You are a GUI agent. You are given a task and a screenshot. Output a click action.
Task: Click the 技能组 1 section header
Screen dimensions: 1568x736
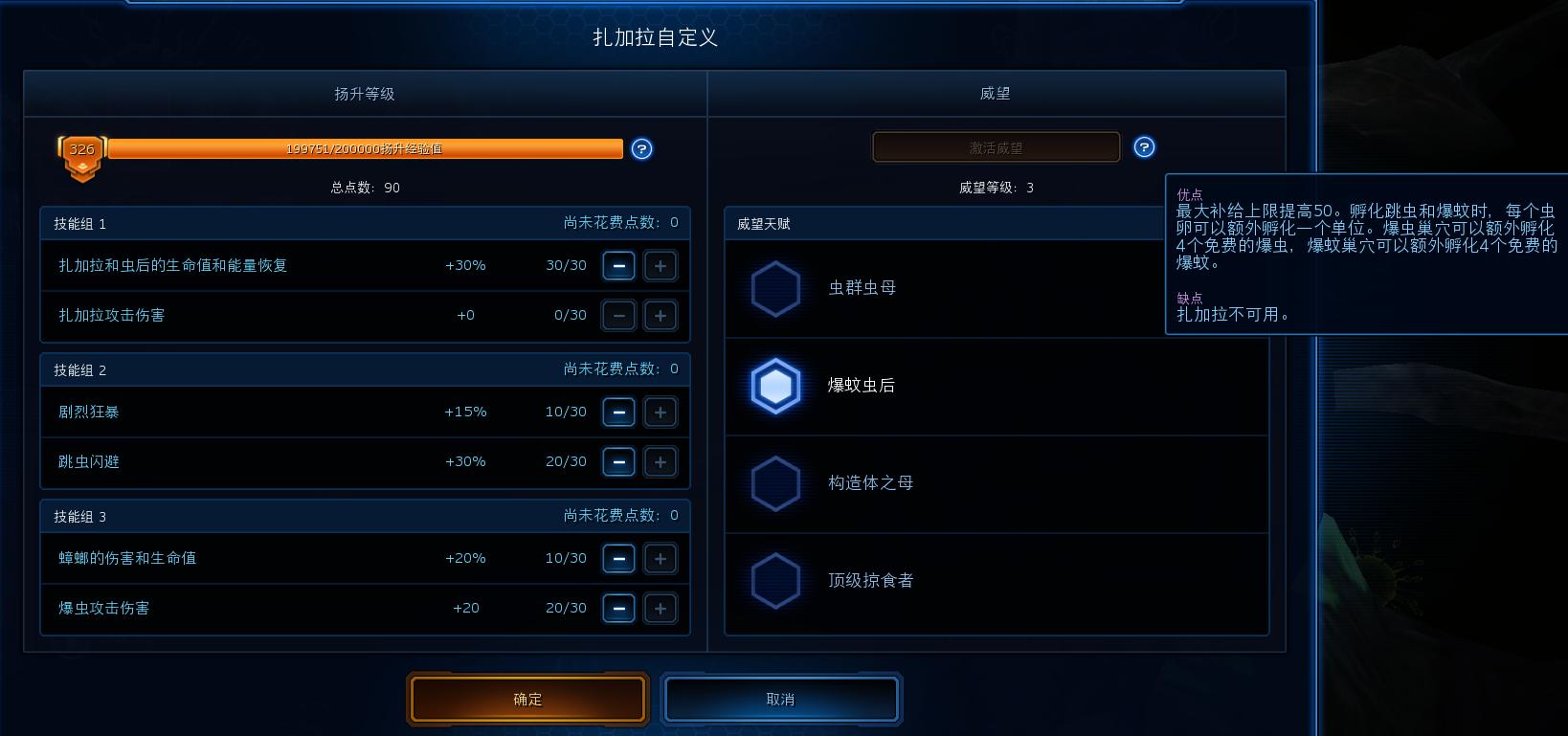[80, 223]
